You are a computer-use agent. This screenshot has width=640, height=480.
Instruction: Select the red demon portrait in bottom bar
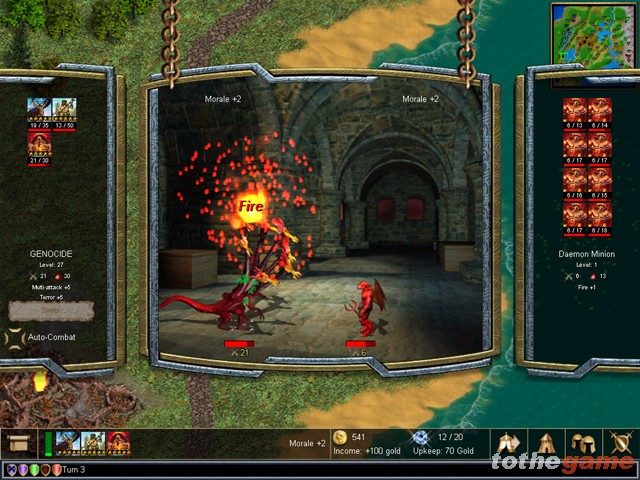[x=118, y=443]
